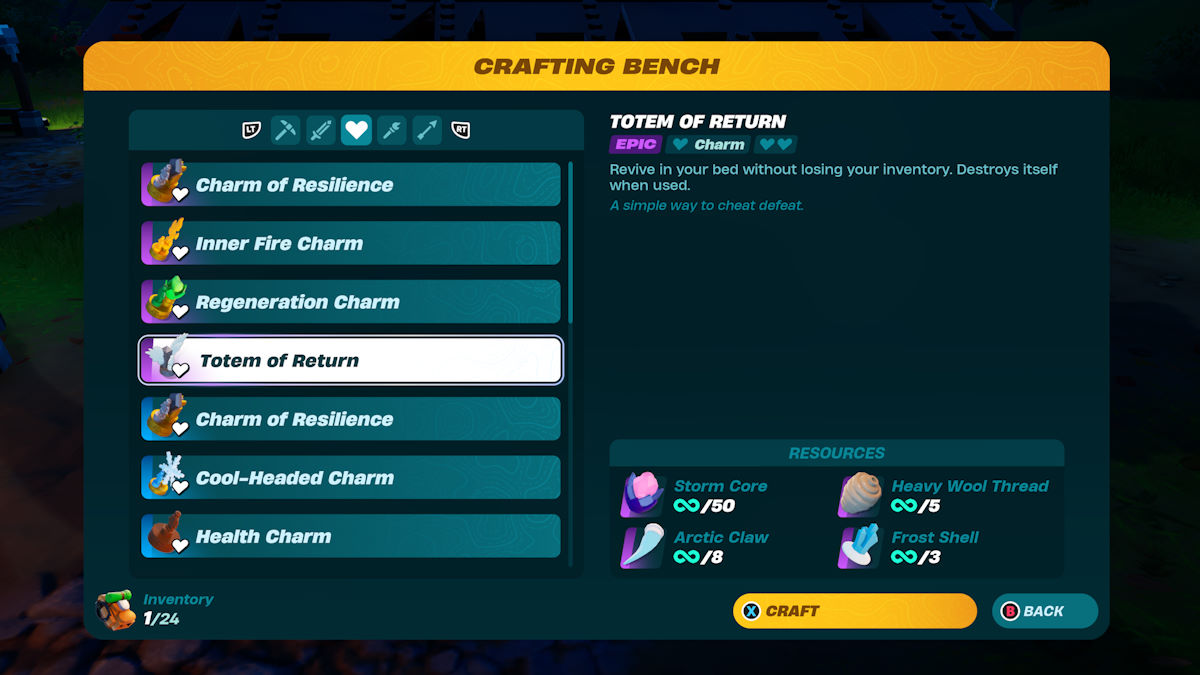Select the Totem of Return recipe
The height and width of the screenshot is (675, 1200).
point(350,360)
